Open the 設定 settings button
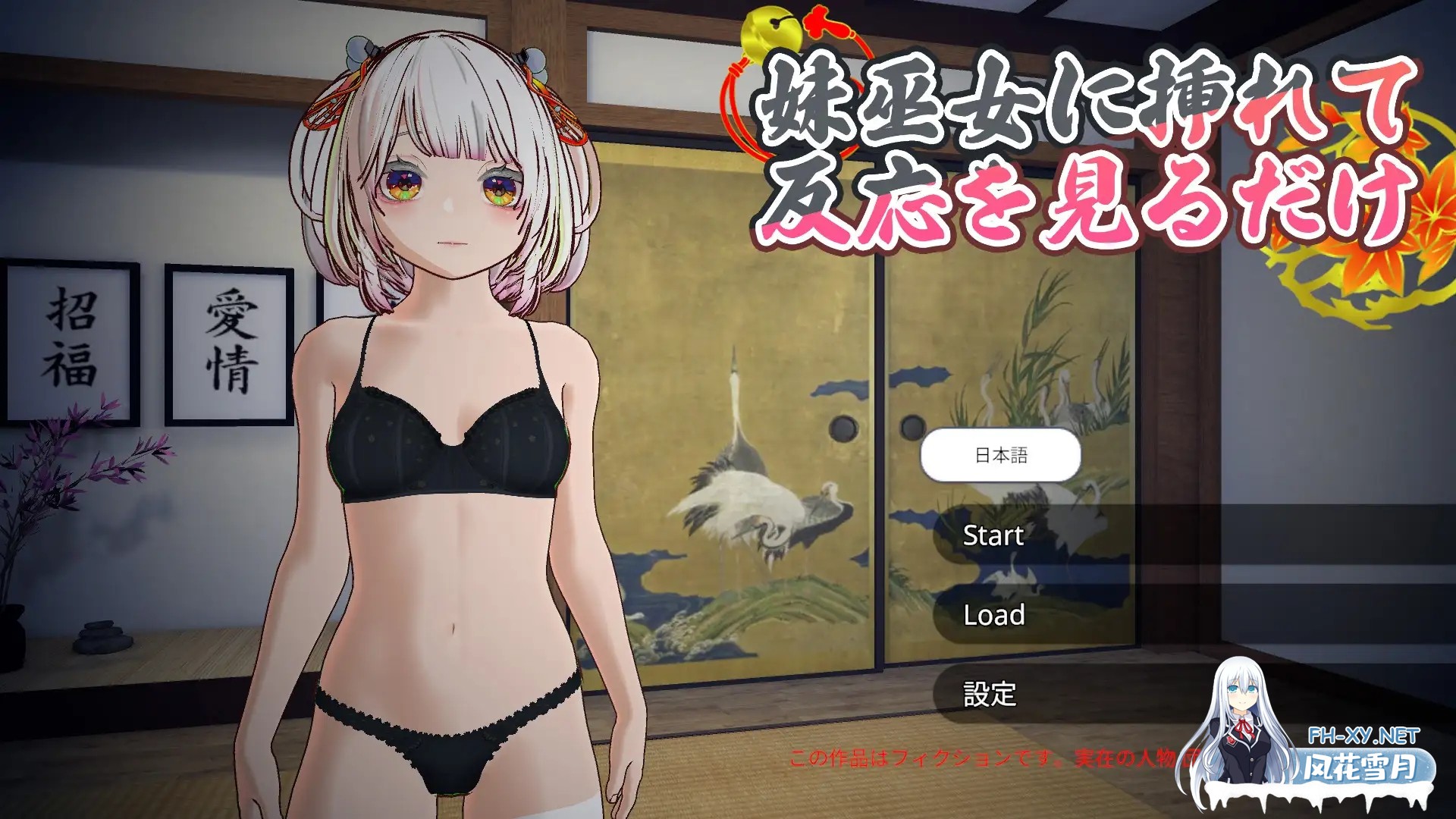 990,692
